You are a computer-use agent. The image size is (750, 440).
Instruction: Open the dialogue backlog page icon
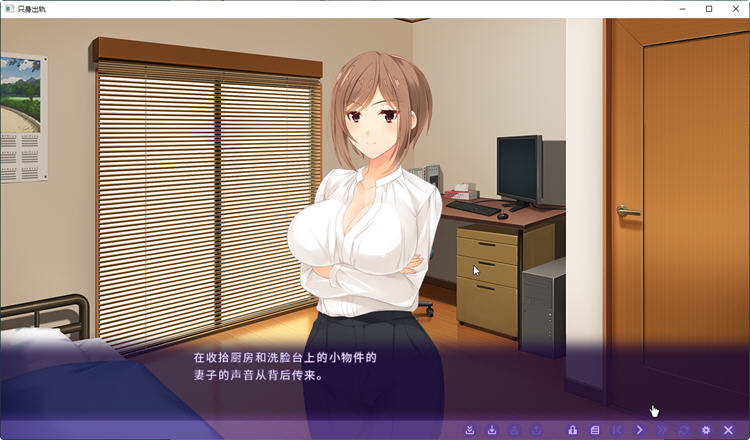[x=595, y=430]
